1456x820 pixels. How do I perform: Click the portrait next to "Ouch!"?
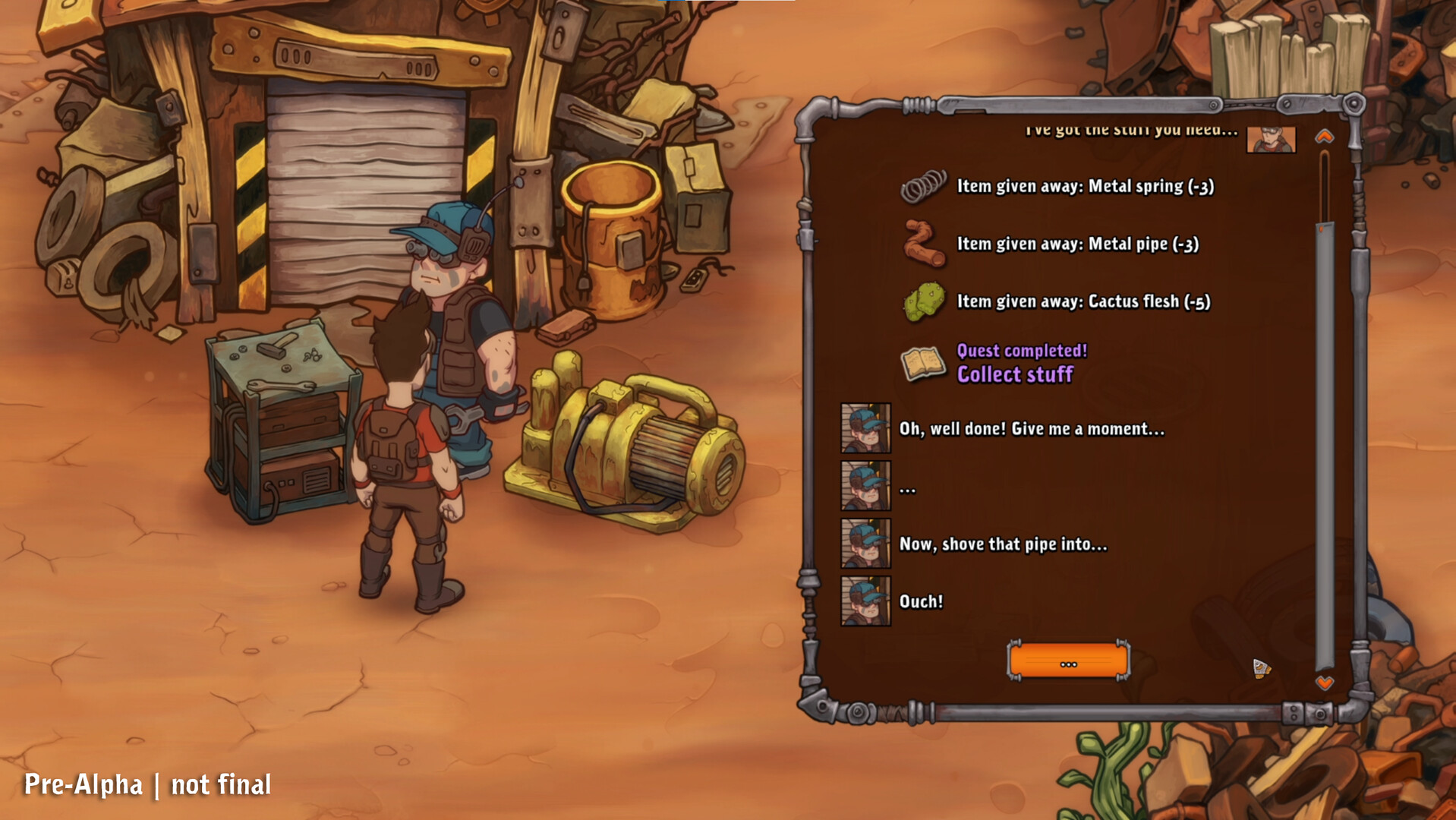[866, 602]
